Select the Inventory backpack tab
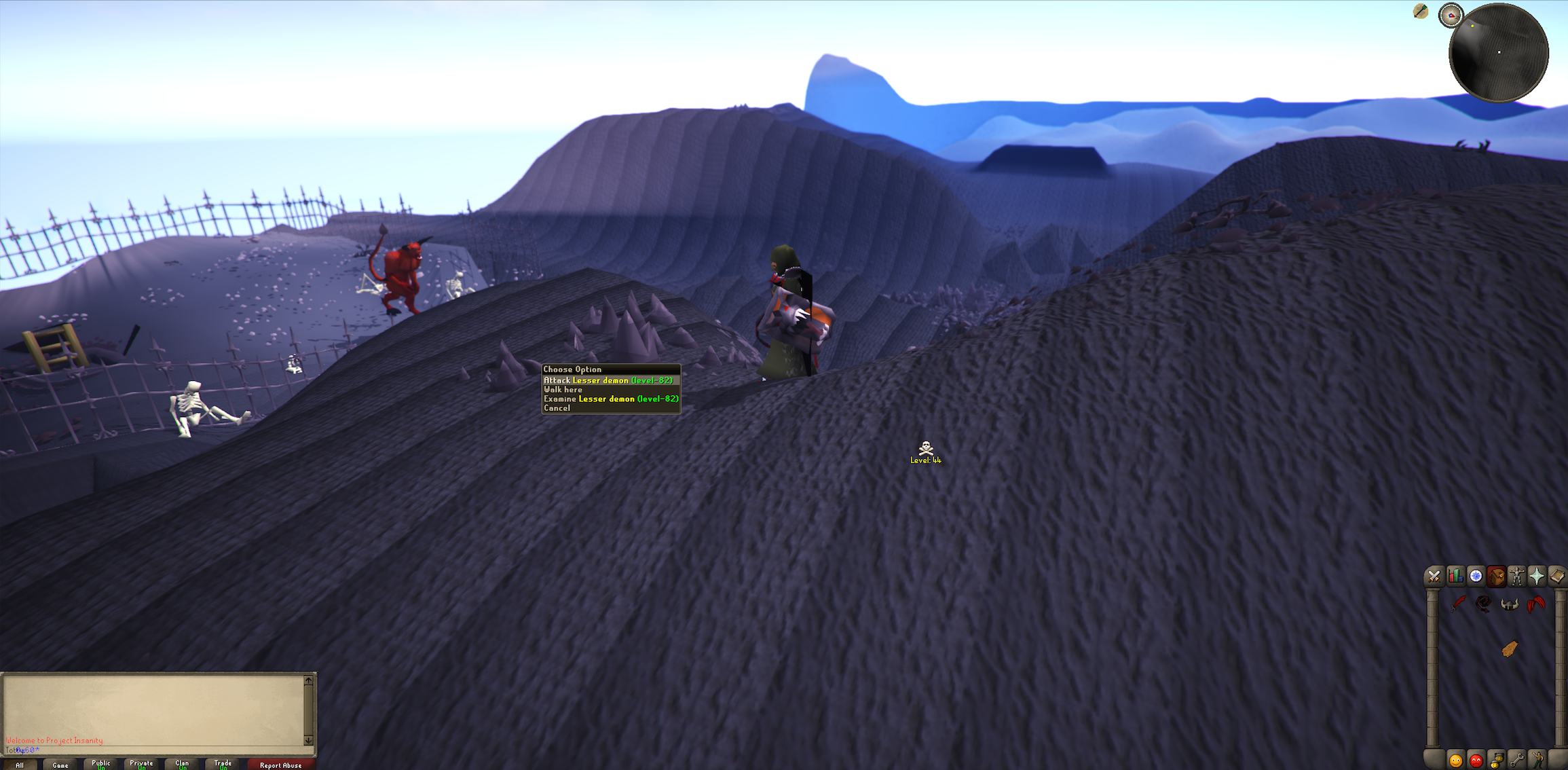Viewport: 1568px width, 770px height. coord(1497,576)
